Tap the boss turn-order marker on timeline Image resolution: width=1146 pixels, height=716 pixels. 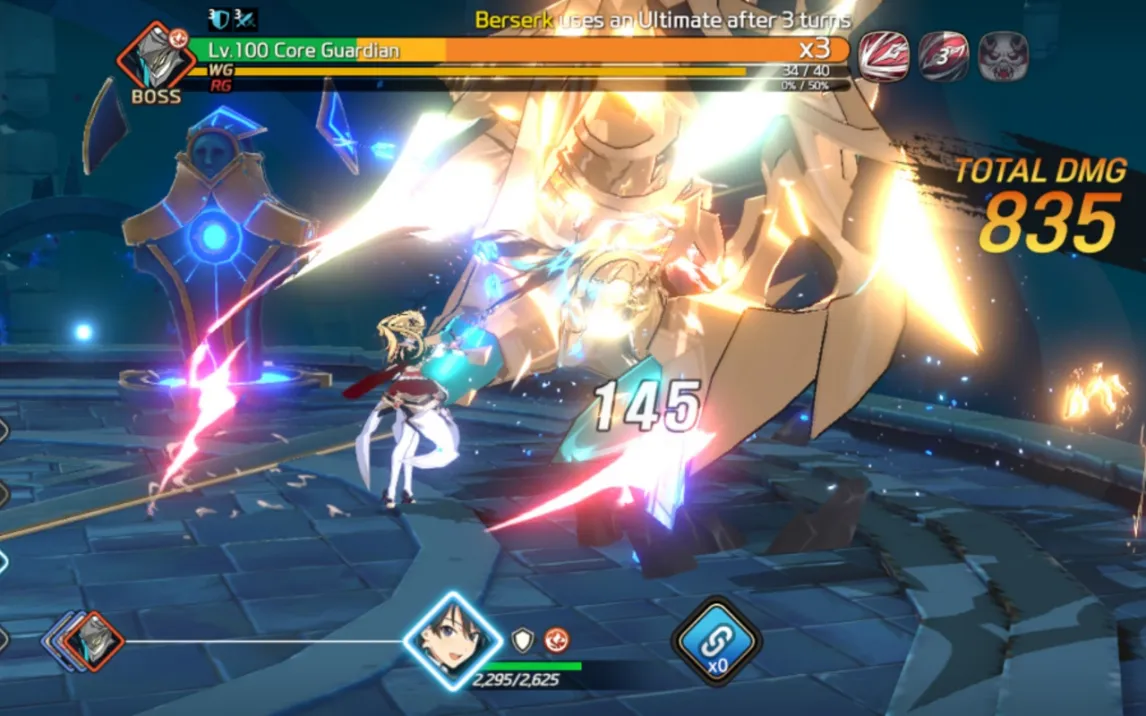93,640
